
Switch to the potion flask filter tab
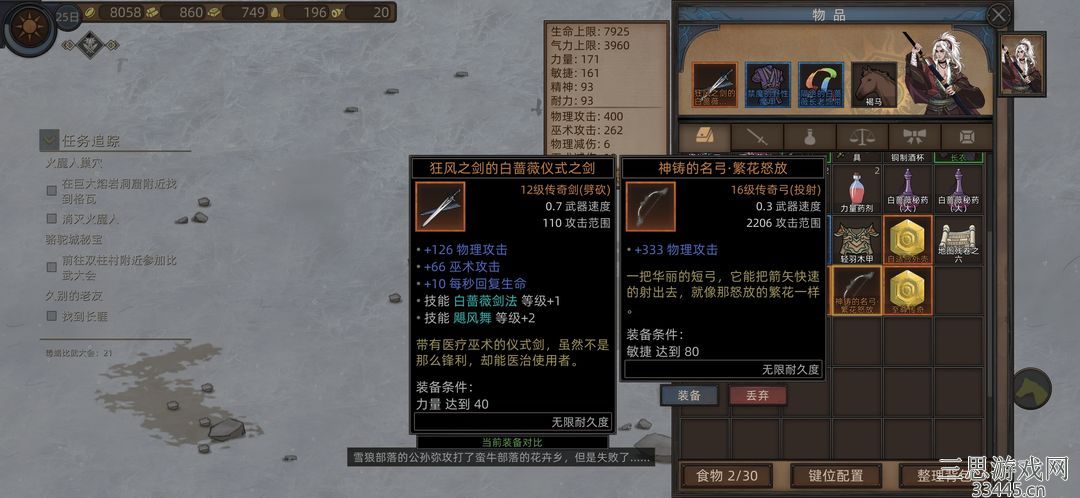click(808, 136)
